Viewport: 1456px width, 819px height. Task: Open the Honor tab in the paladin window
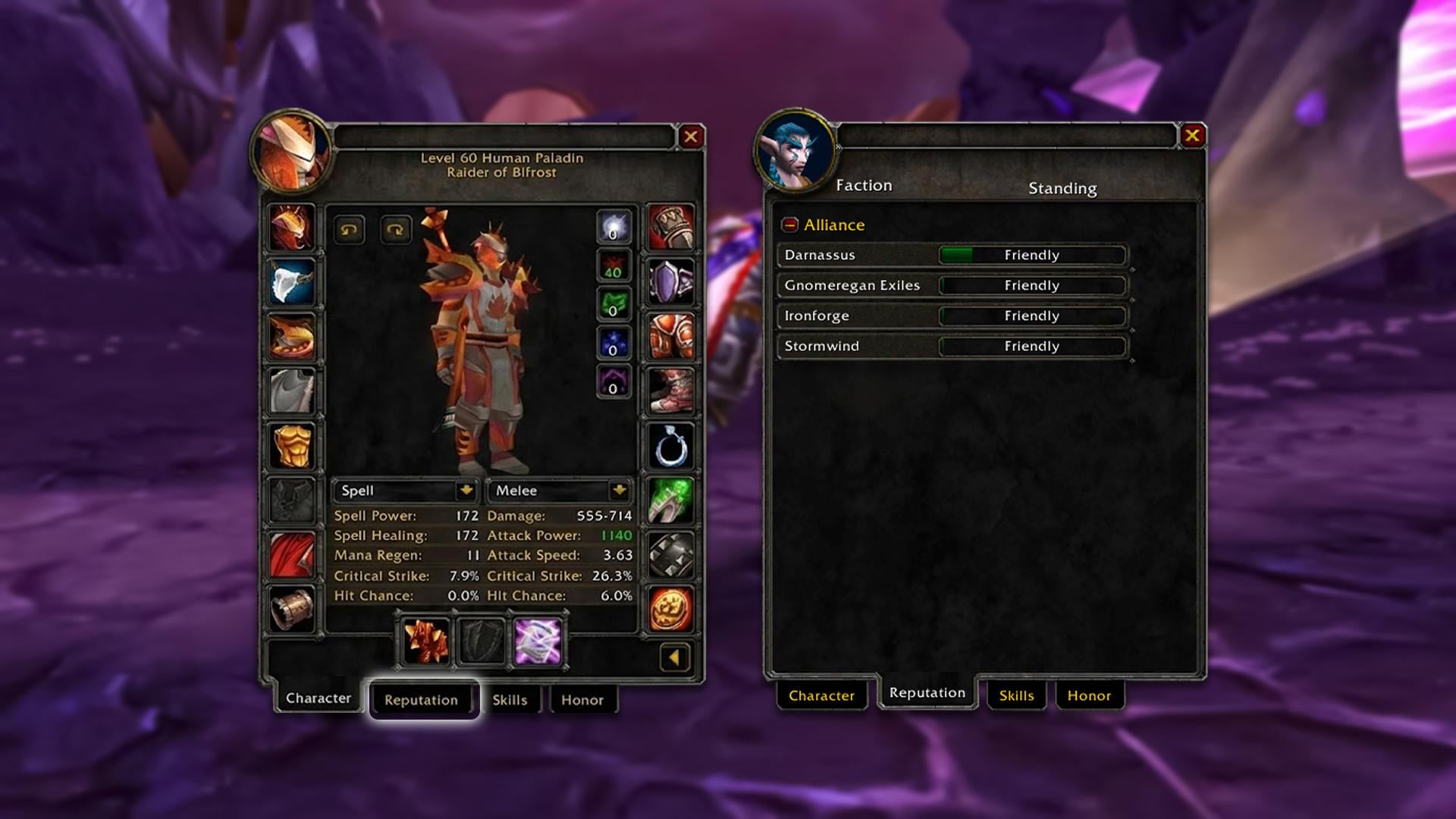582,700
